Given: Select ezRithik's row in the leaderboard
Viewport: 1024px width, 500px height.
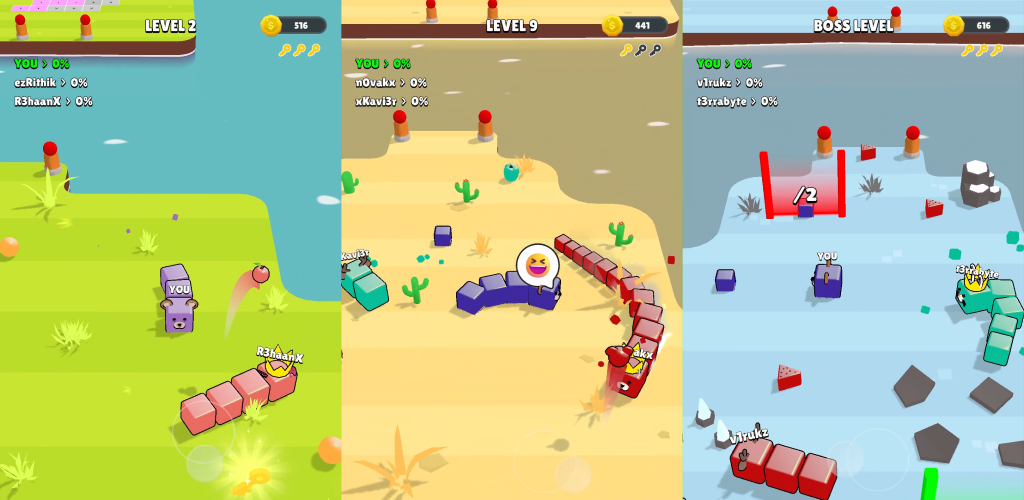Looking at the screenshot, I should 51,83.
